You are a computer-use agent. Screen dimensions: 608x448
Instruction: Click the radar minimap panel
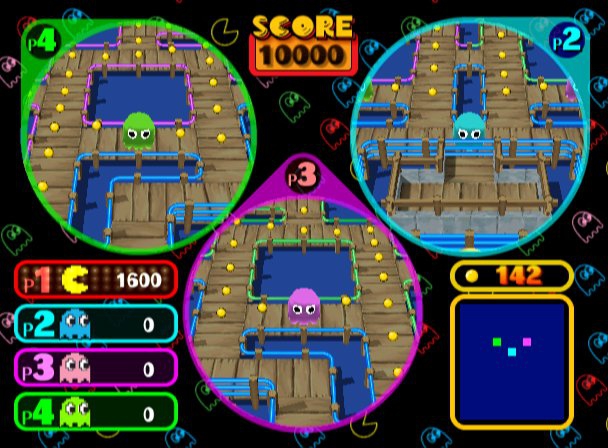tap(512, 358)
